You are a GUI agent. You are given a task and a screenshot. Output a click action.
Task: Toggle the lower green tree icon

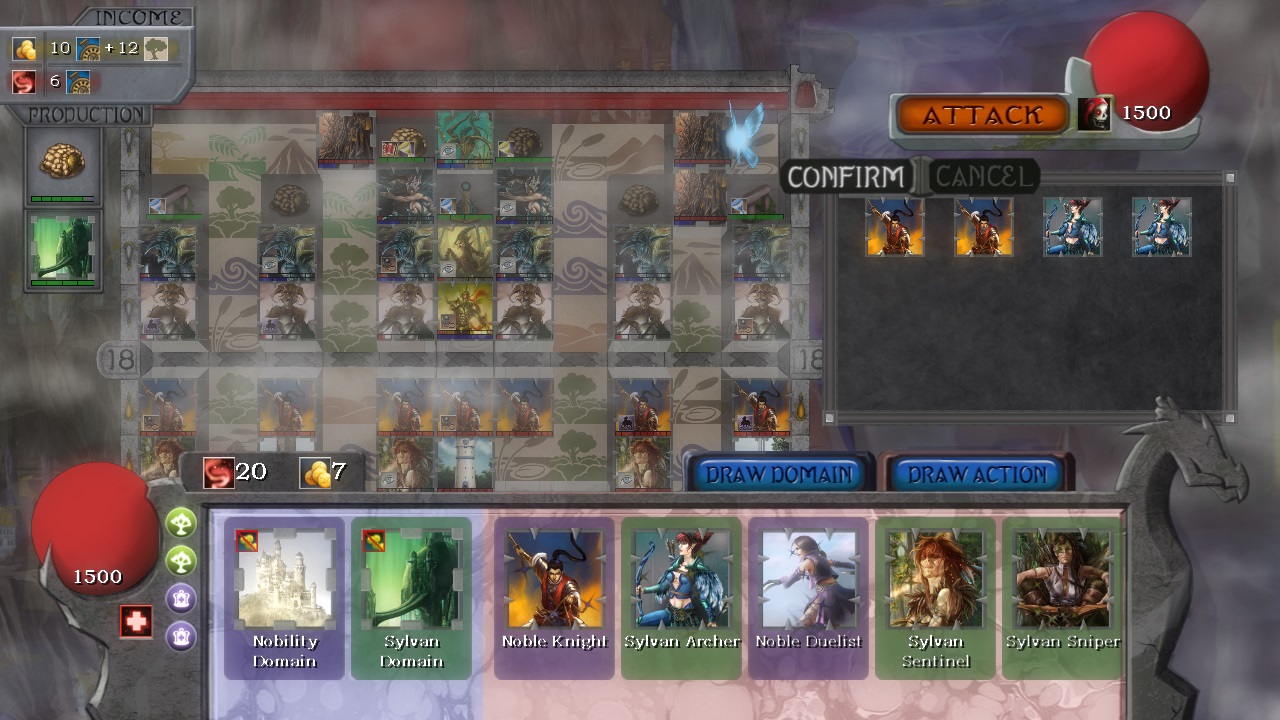coord(182,558)
